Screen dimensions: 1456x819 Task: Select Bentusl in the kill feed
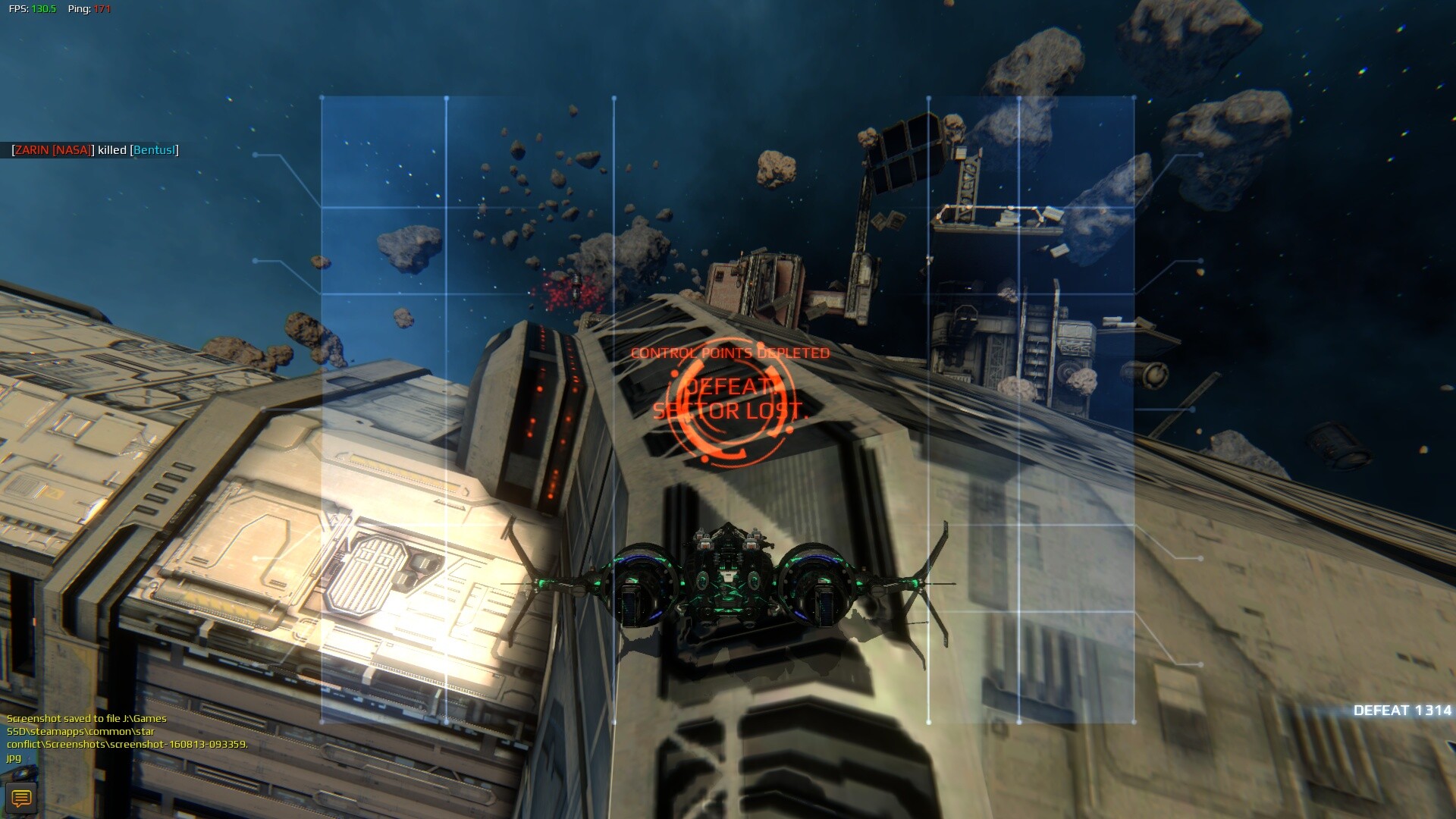click(154, 150)
